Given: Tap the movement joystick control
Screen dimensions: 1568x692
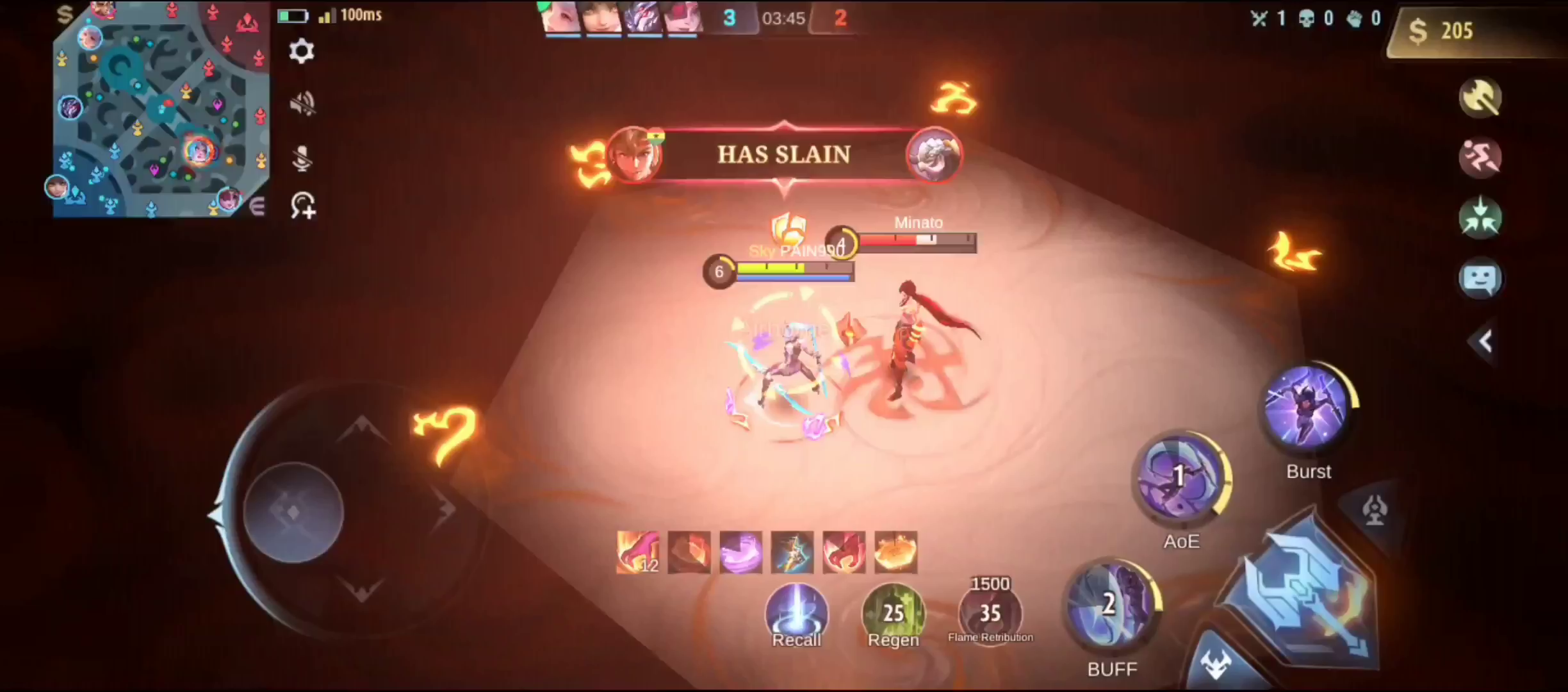Looking at the screenshot, I should pos(295,513).
